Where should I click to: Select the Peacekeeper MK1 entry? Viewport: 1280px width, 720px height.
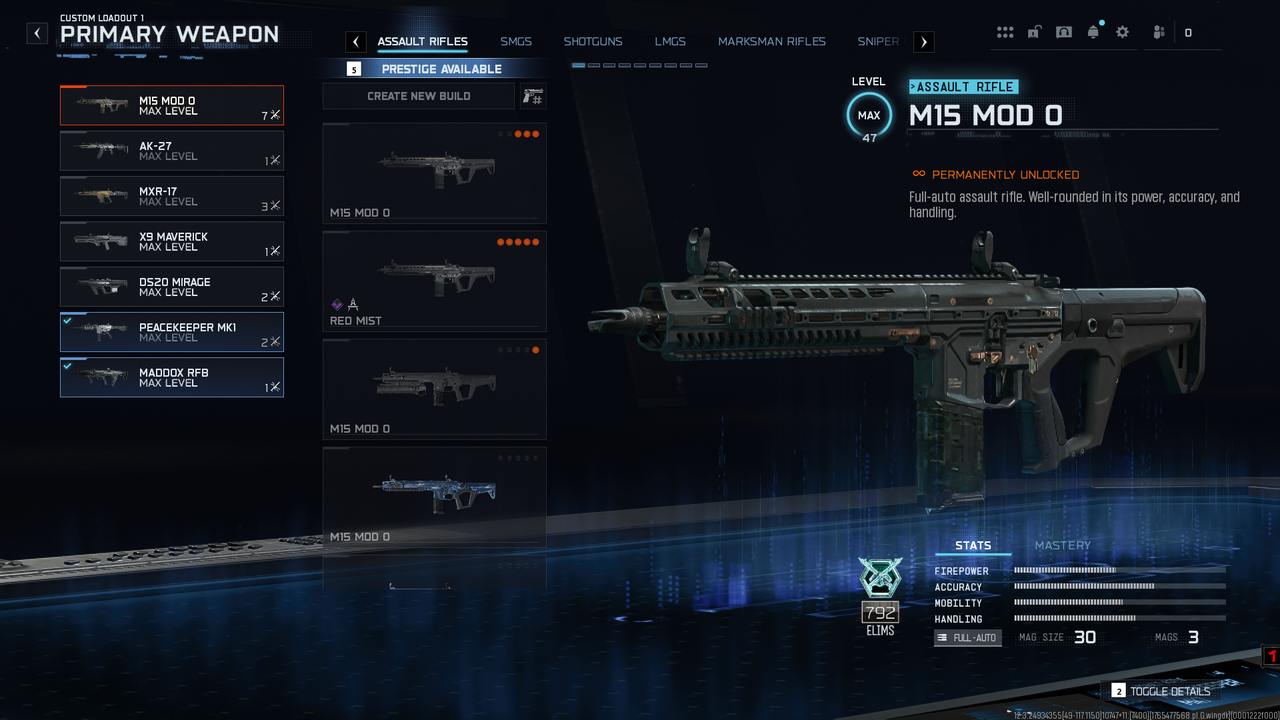(172, 332)
